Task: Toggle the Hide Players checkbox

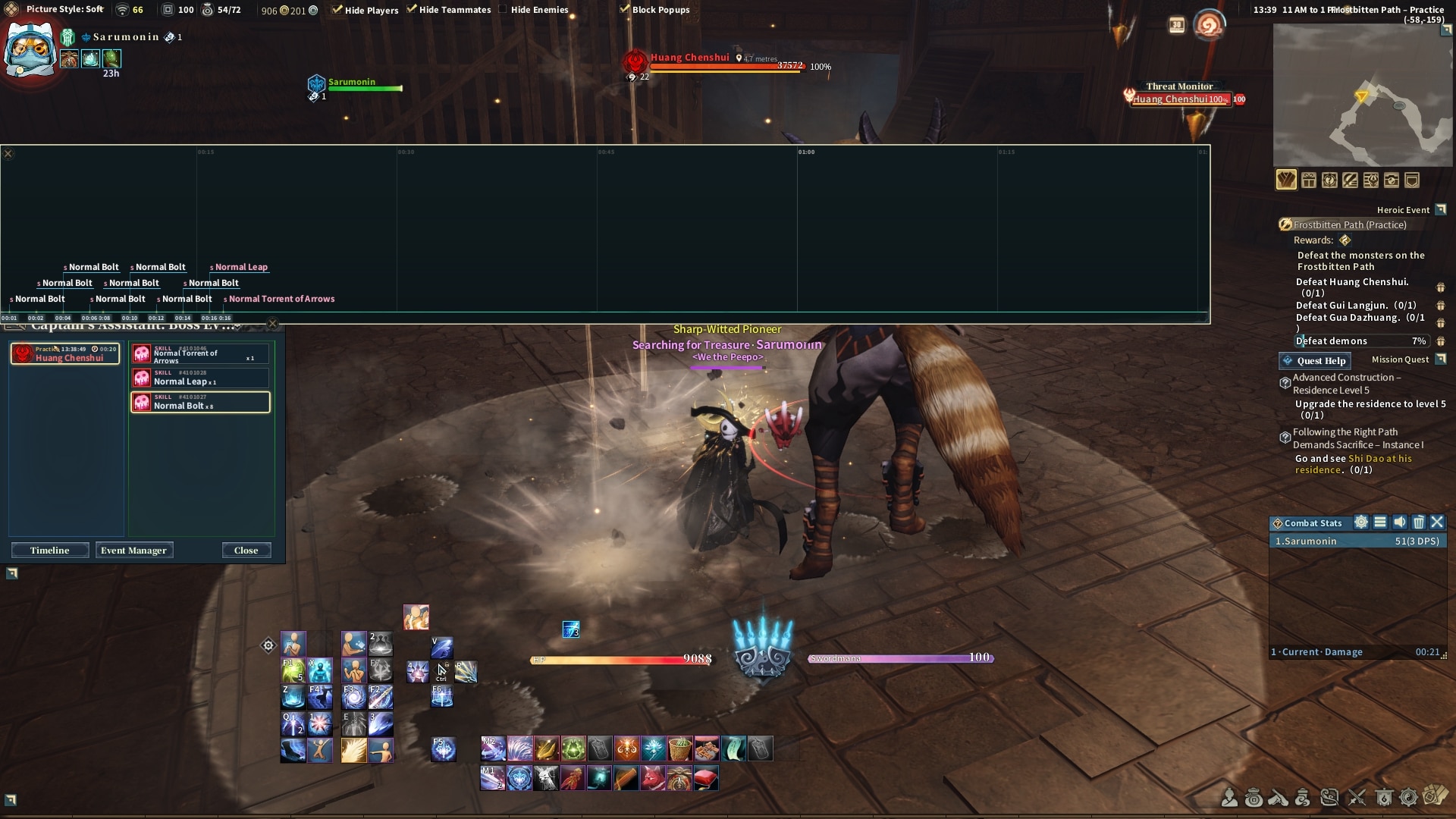Action: coord(337,10)
